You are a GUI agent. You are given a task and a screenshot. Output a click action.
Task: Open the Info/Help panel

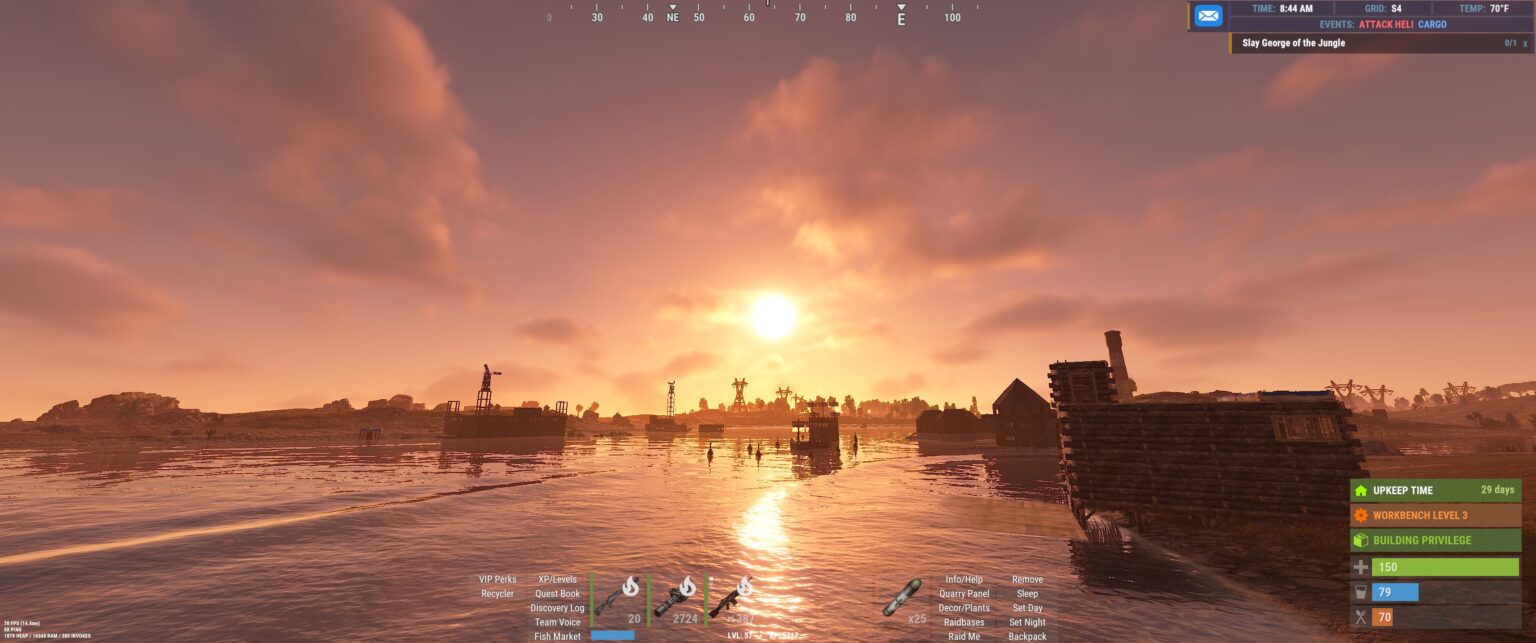pos(964,579)
